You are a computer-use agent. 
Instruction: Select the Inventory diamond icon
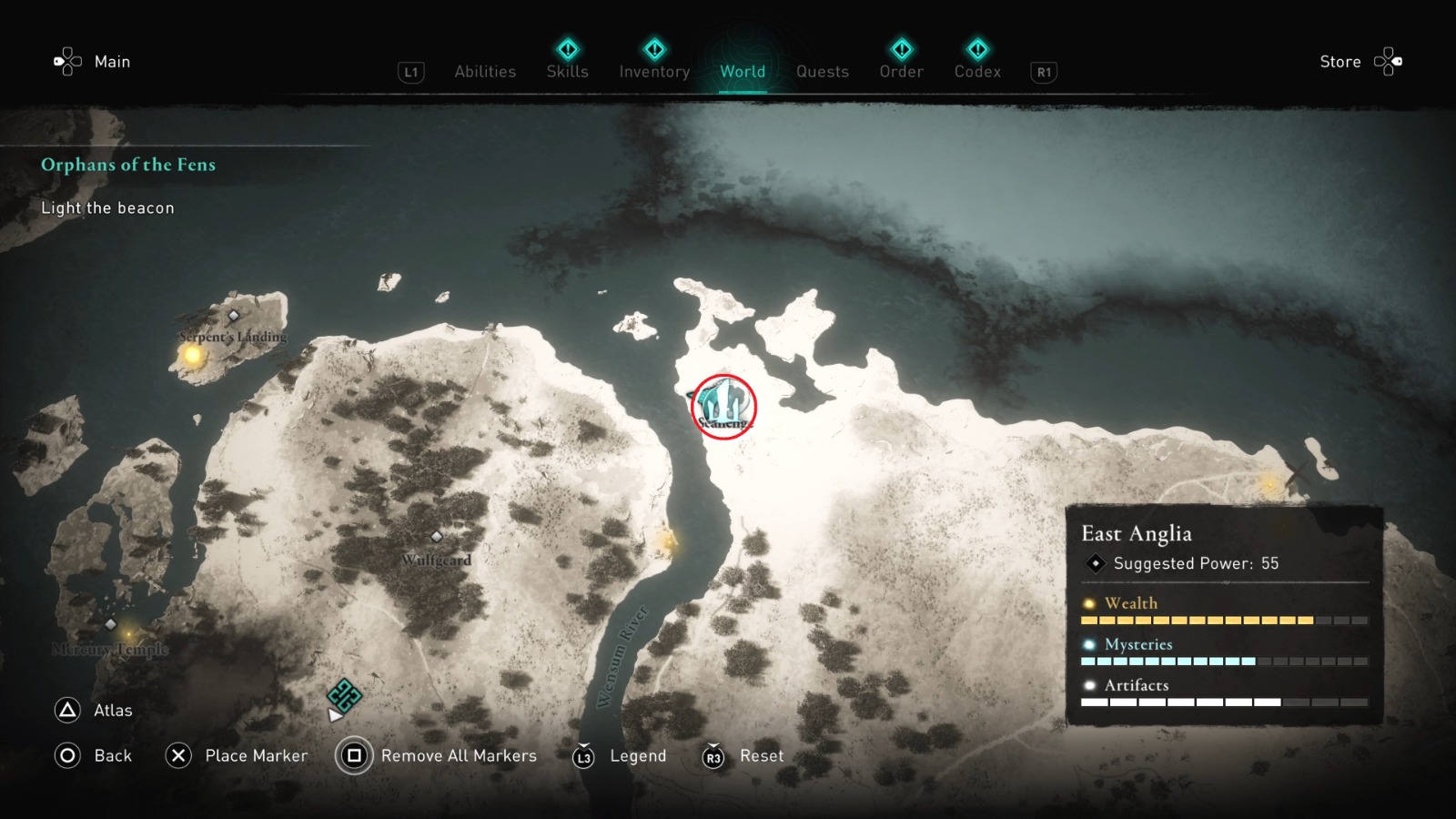pos(654,50)
